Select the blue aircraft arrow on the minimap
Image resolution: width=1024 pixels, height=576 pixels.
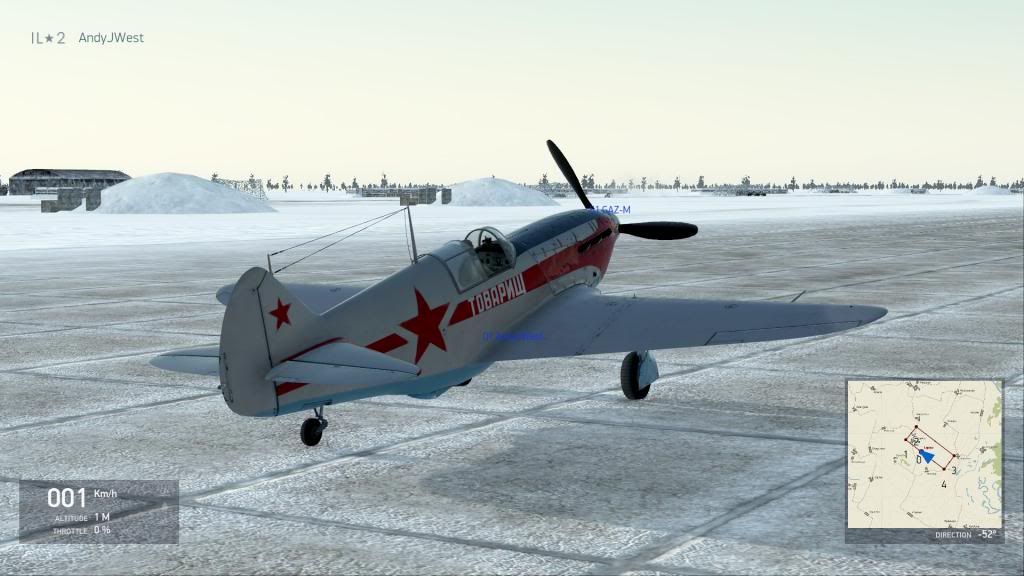(x=927, y=456)
